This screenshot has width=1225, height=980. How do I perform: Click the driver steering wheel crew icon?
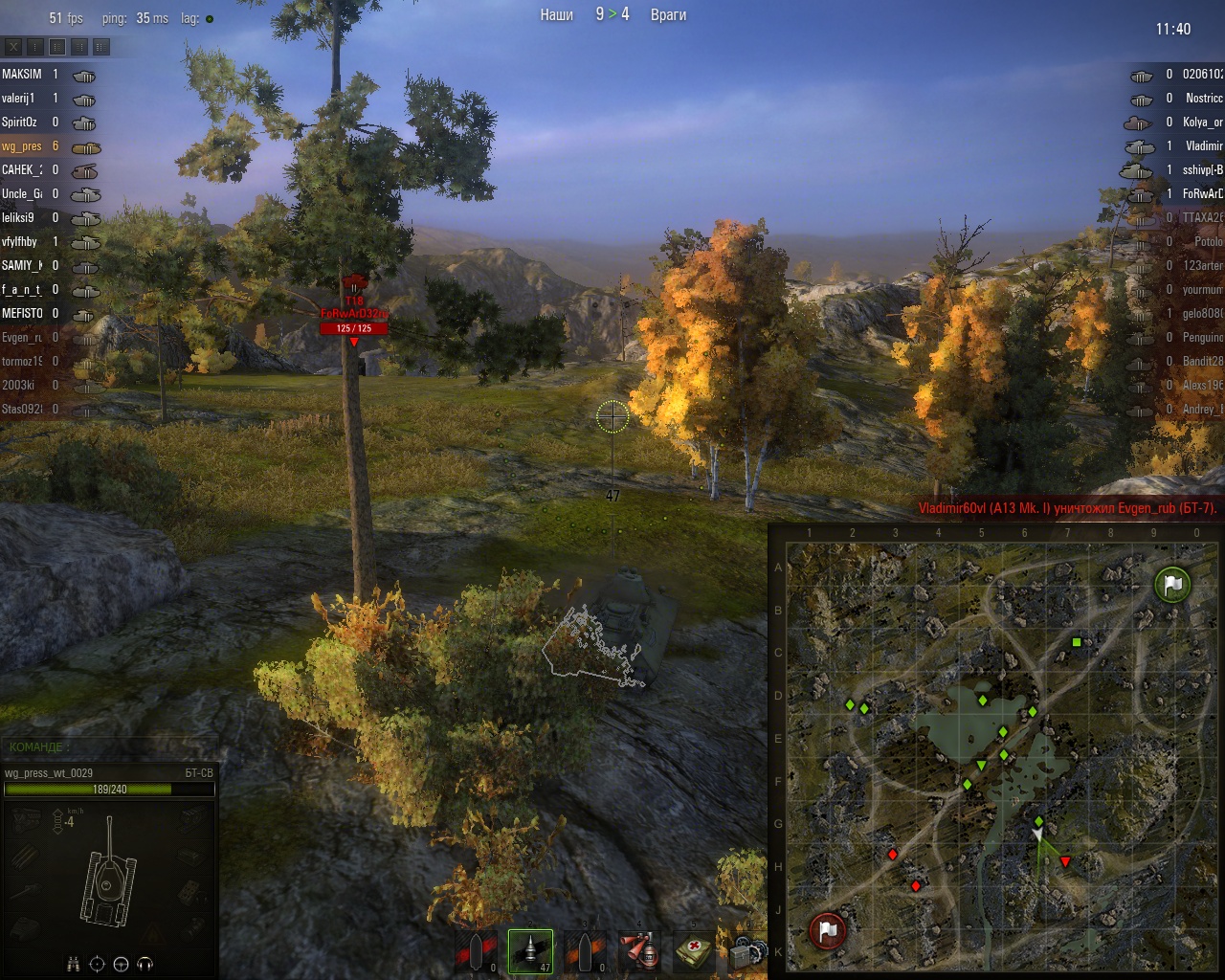click(121, 964)
